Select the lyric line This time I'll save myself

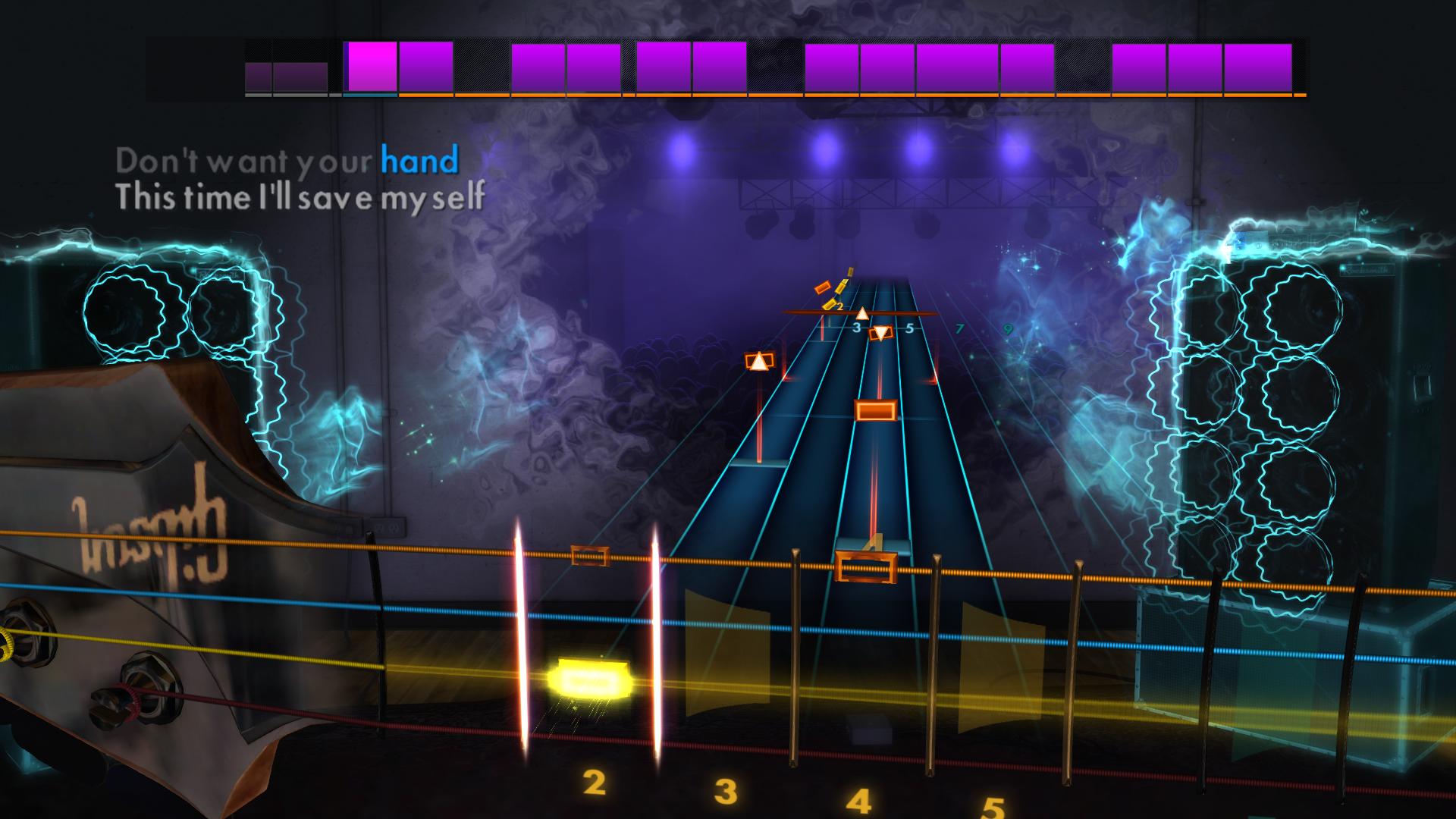[x=302, y=198]
